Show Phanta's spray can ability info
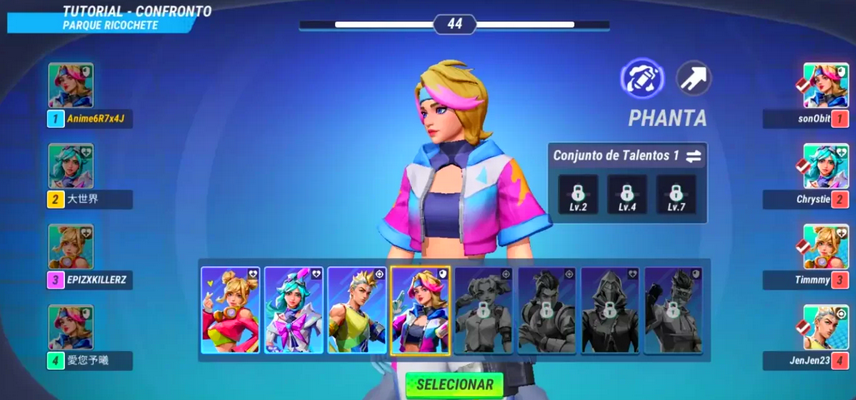856x400 pixels. coord(642,78)
